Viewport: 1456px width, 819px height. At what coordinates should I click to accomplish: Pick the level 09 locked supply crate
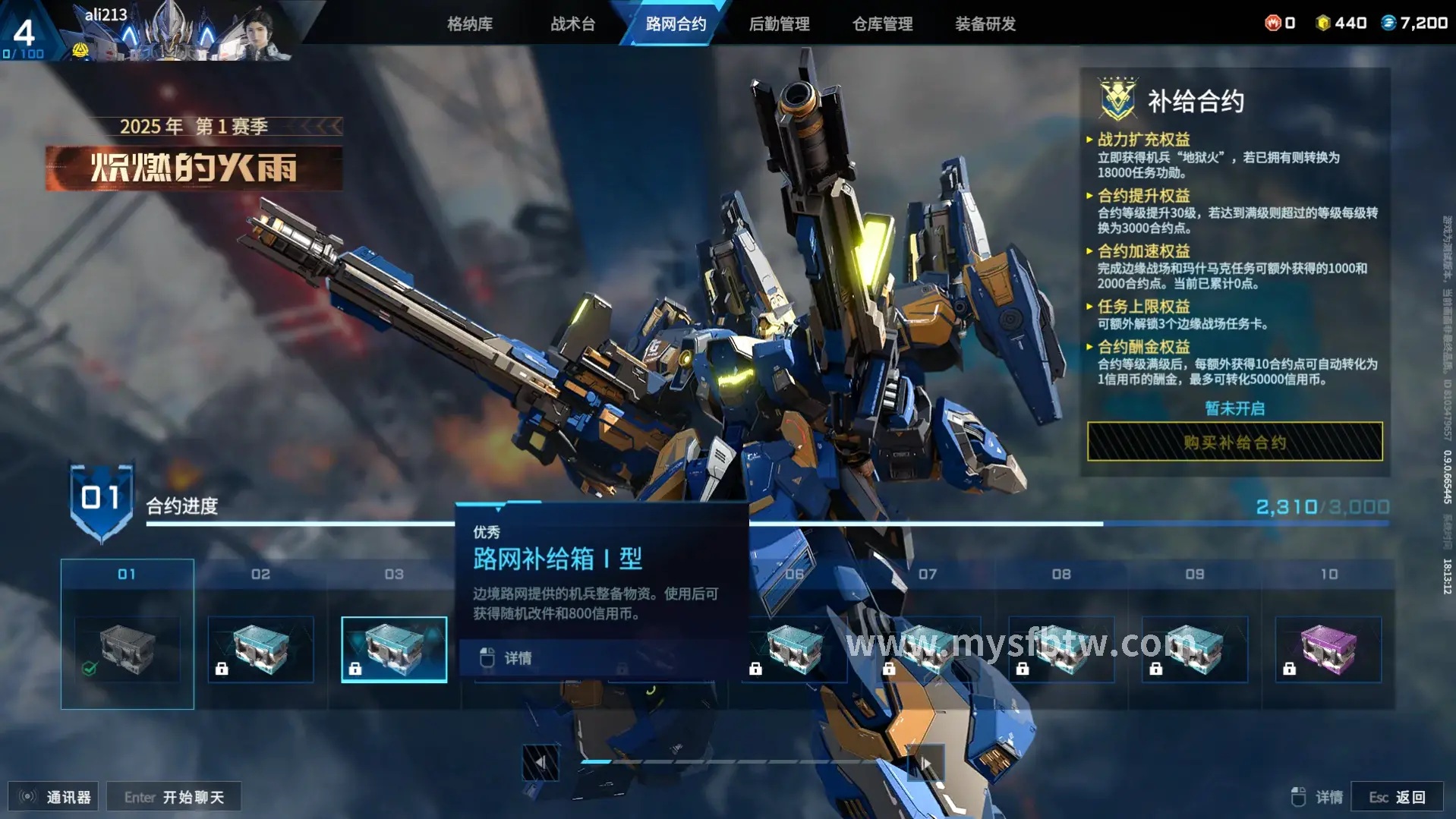coord(1195,649)
